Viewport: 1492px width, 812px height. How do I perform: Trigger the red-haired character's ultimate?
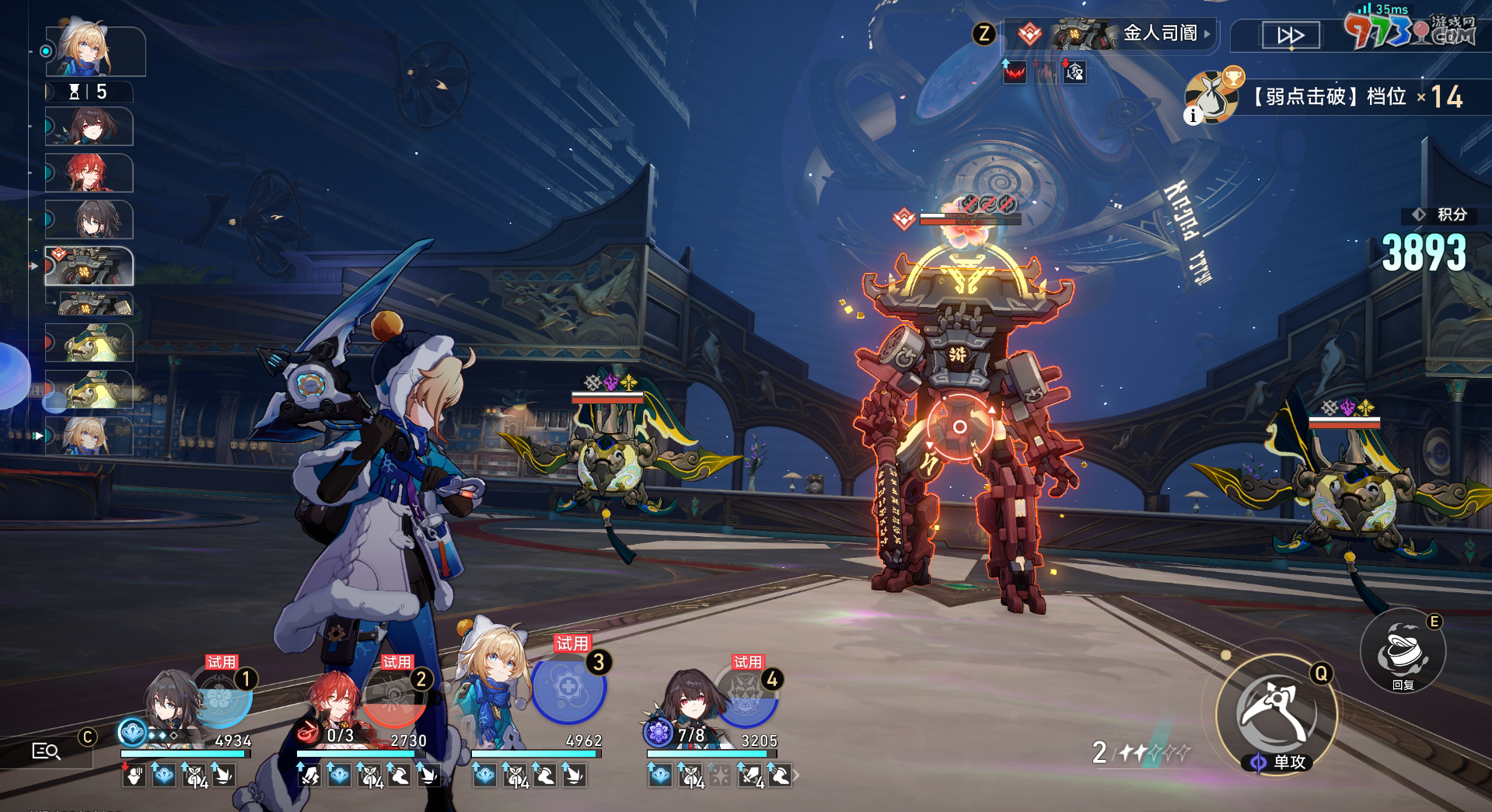tap(396, 695)
